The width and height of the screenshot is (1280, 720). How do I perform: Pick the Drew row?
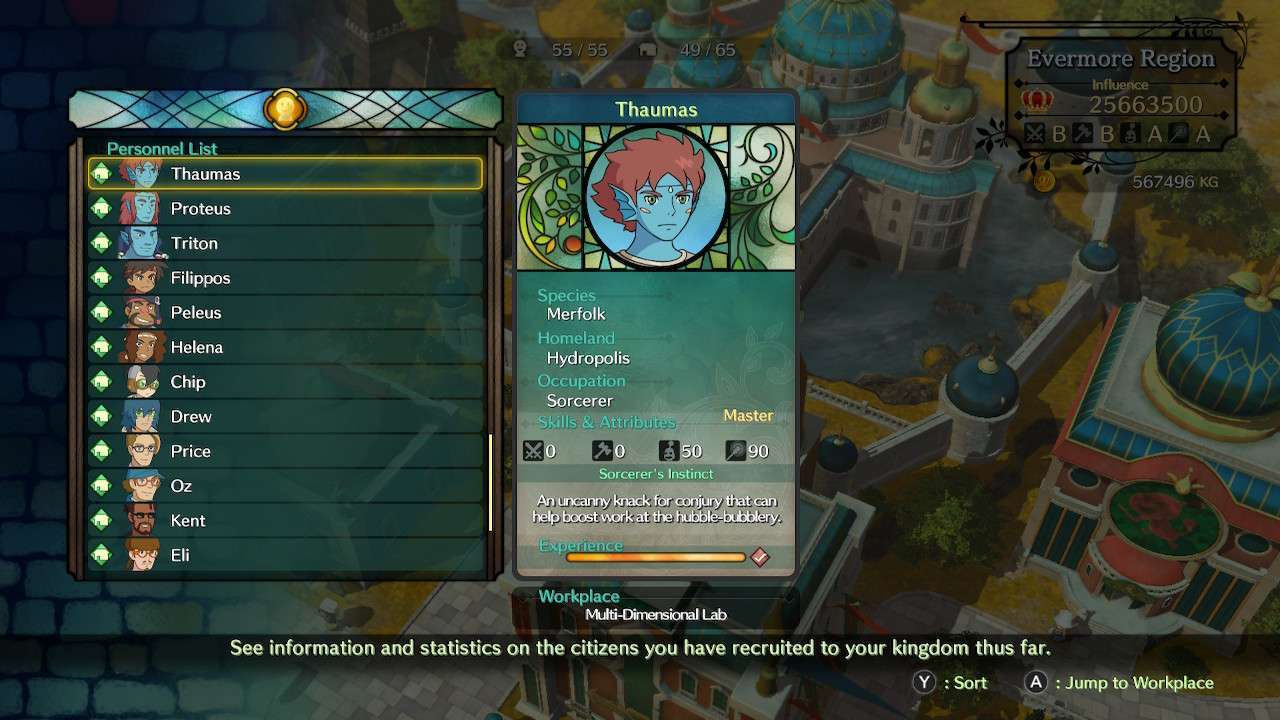click(285, 417)
